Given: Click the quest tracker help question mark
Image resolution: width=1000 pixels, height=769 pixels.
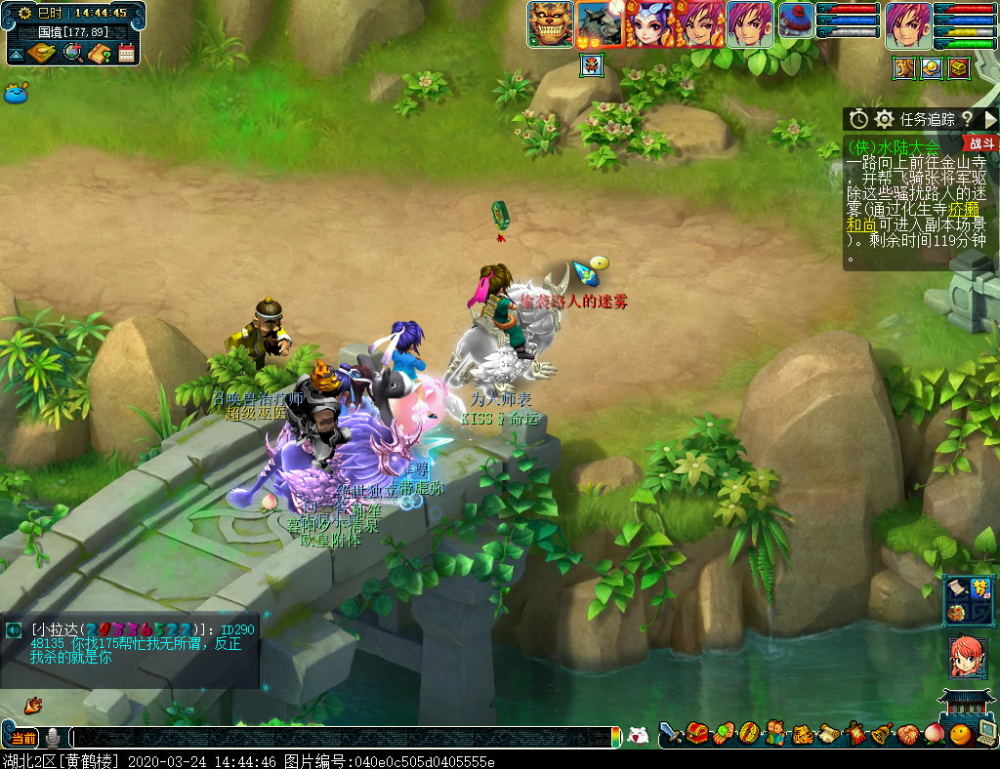Looking at the screenshot, I should pos(968,120).
